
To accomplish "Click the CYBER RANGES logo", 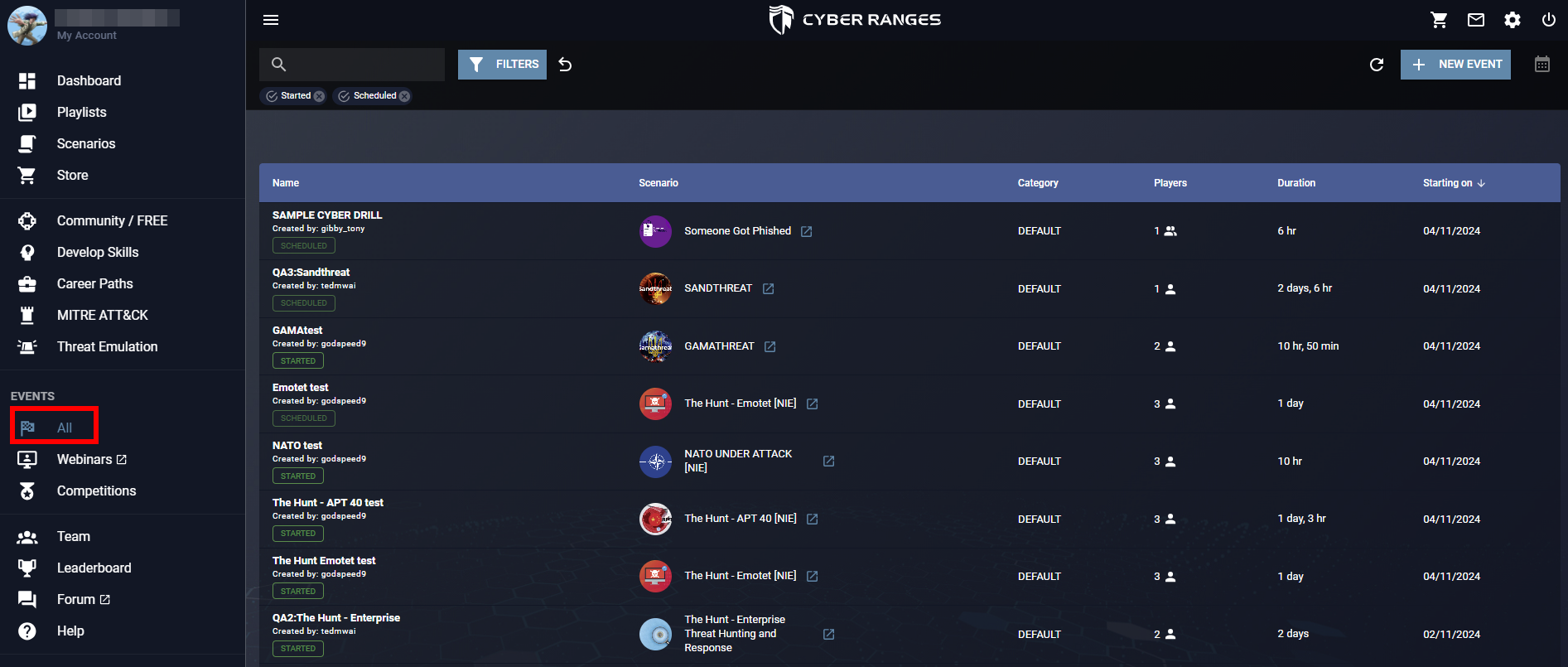I will [855, 19].
